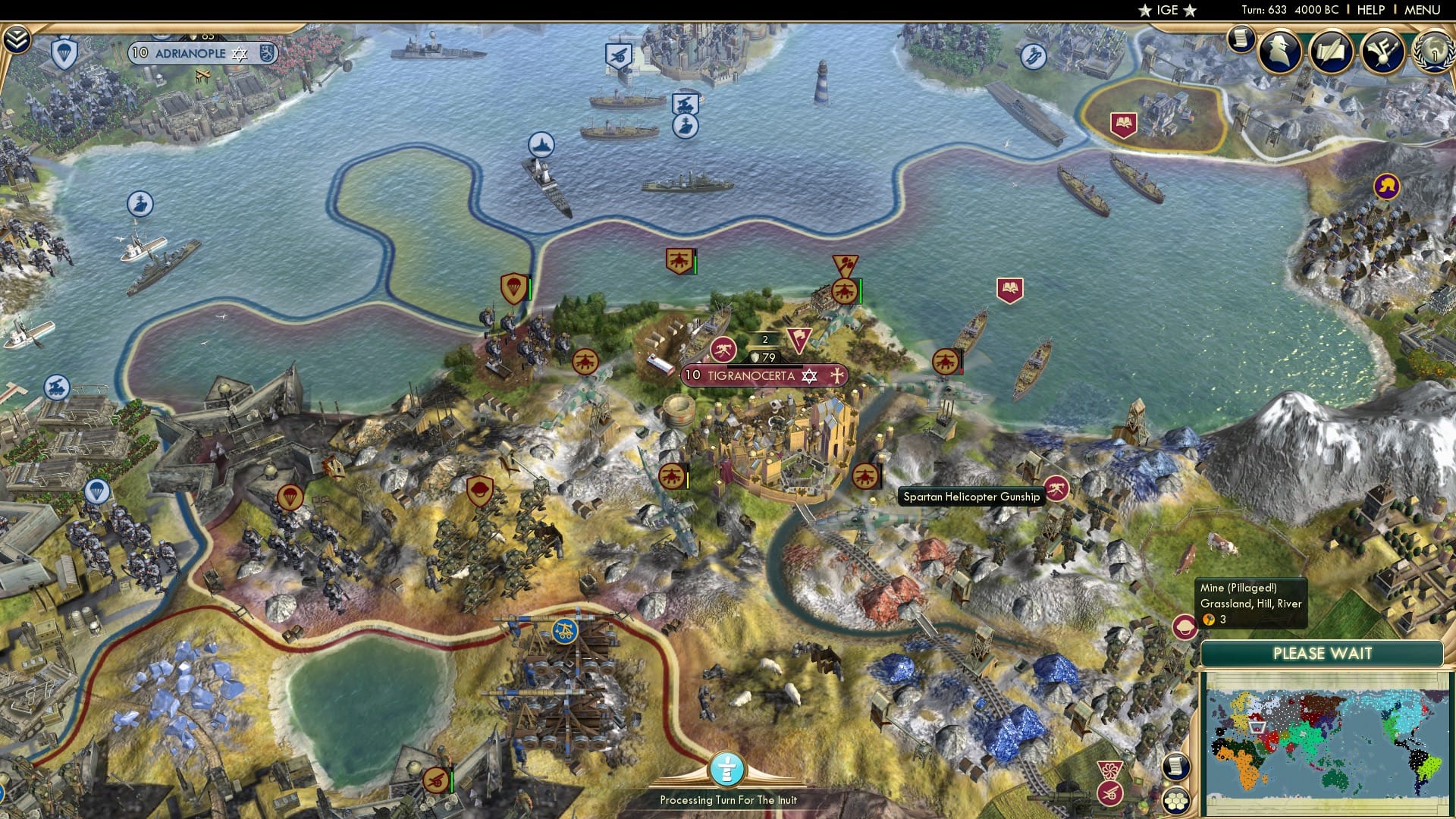Image resolution: width=1456 pixels, height=819 pixels.
Task: Check victory progress on the laurel globe icon
Action: pos(1433,52)
